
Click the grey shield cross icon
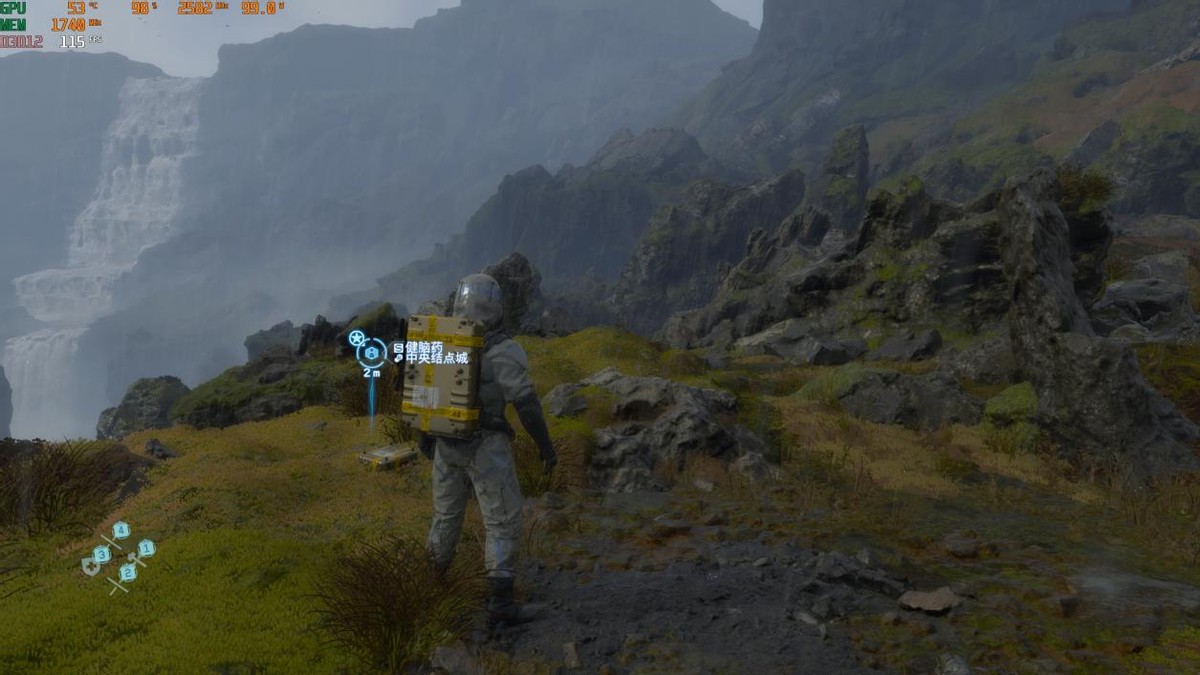coord(89,567)
